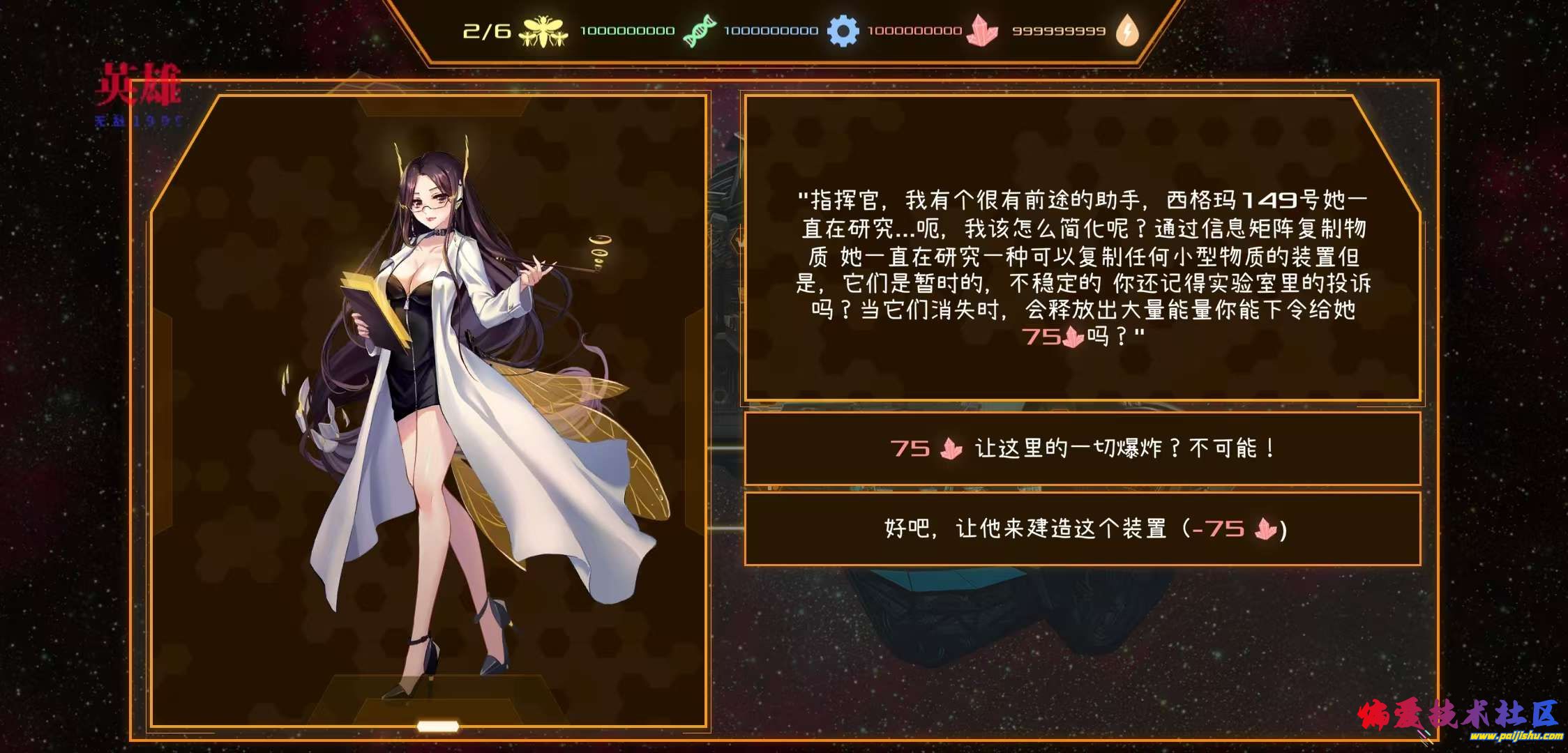The image size is (1568, 753).
Task: Accept building the device for 75 crystals
Action: [x=1083, y=528]
